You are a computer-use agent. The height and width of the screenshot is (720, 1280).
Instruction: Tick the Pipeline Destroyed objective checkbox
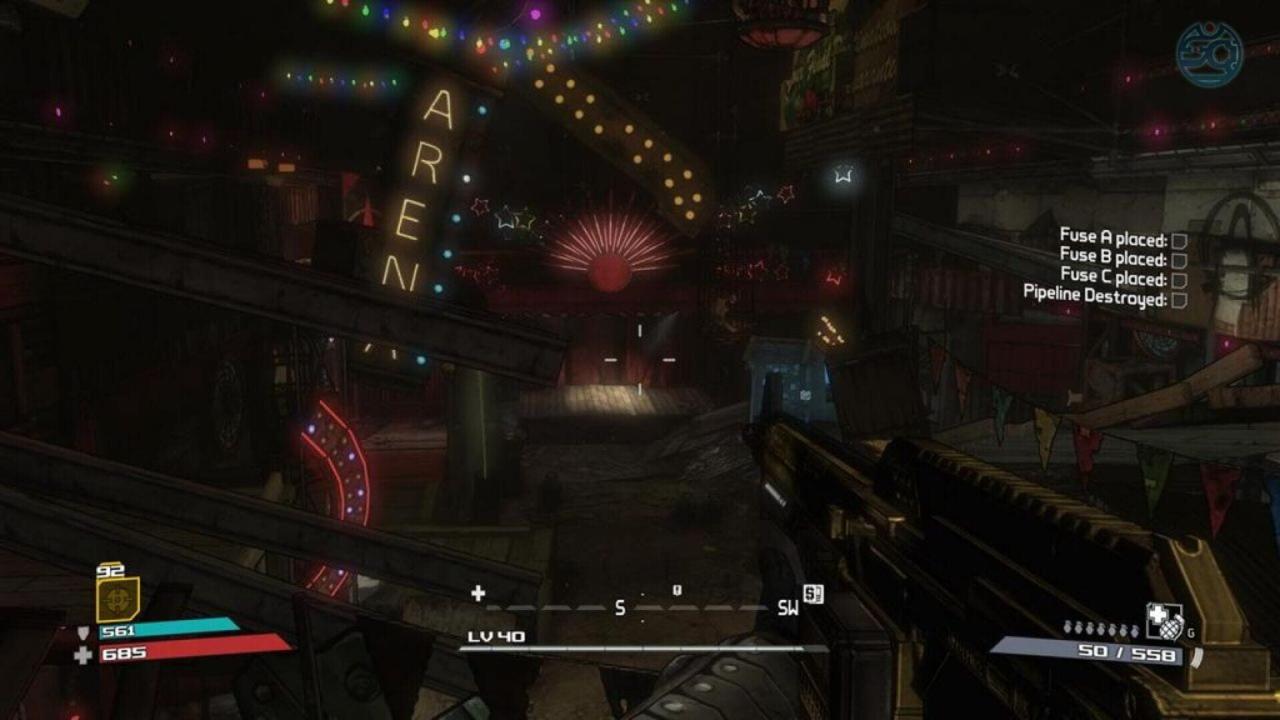1179,299
